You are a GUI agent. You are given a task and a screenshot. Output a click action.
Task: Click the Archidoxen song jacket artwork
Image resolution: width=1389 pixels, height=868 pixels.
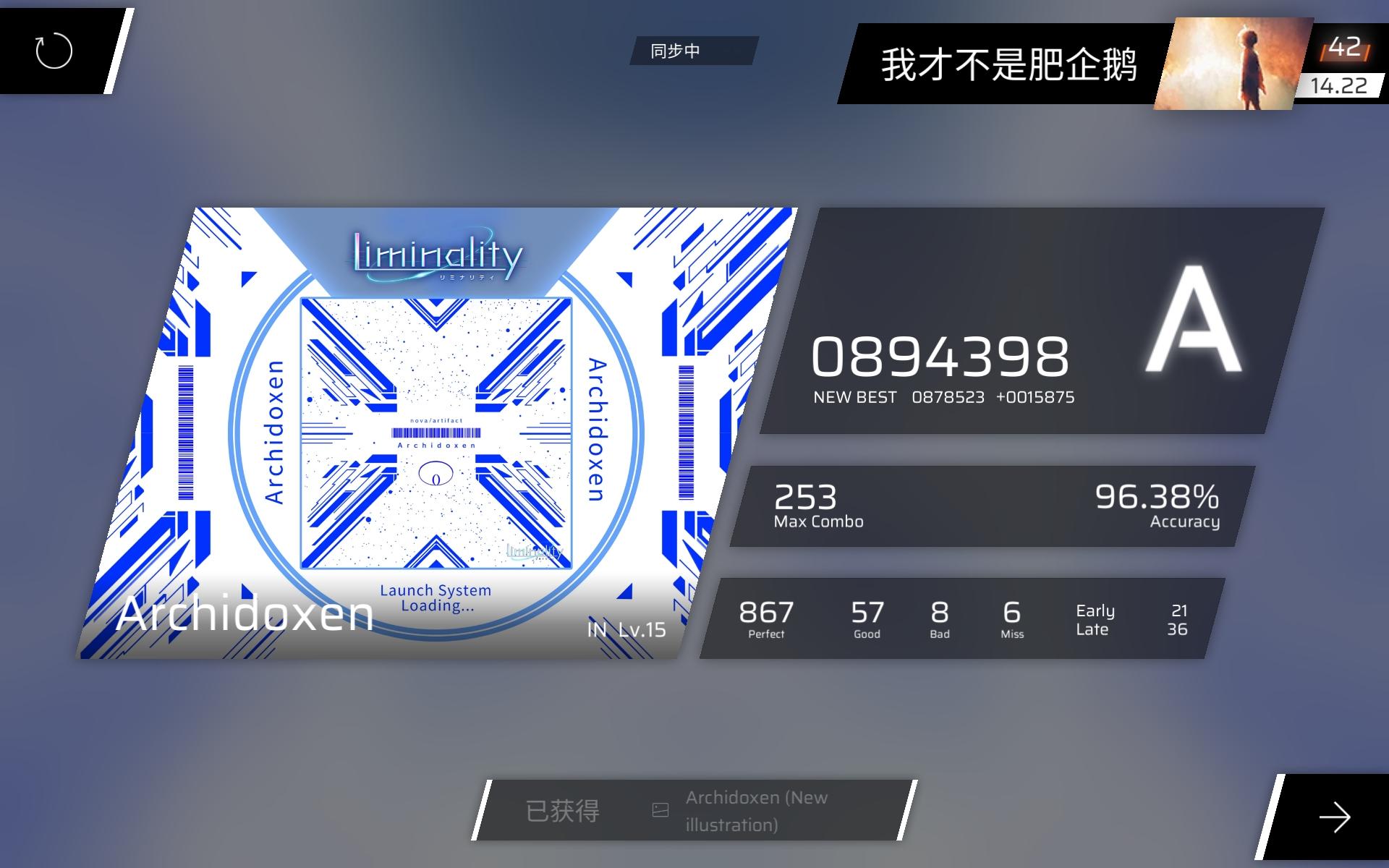click(x=434, y=434)
